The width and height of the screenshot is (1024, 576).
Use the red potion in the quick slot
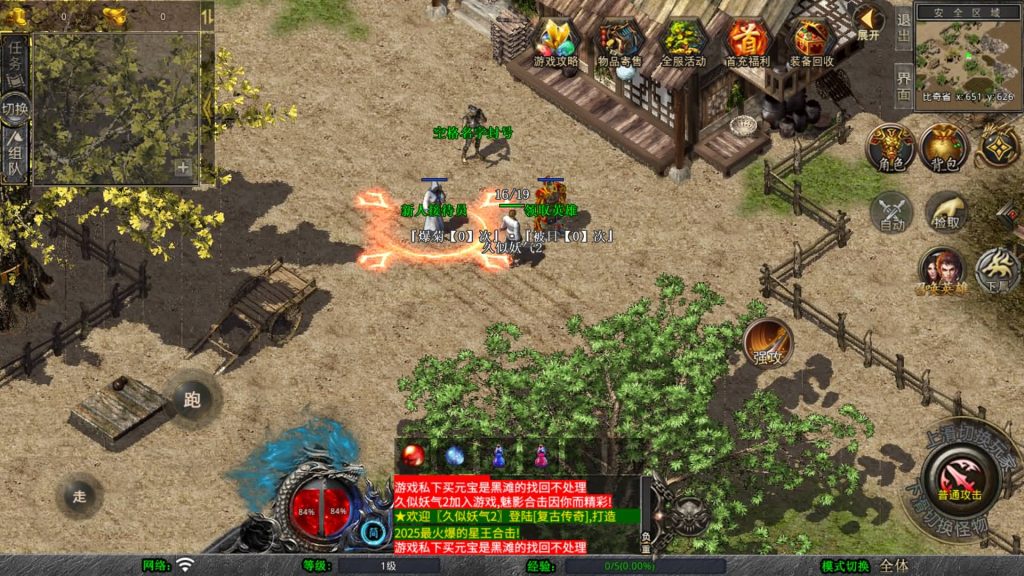(413, 456)
